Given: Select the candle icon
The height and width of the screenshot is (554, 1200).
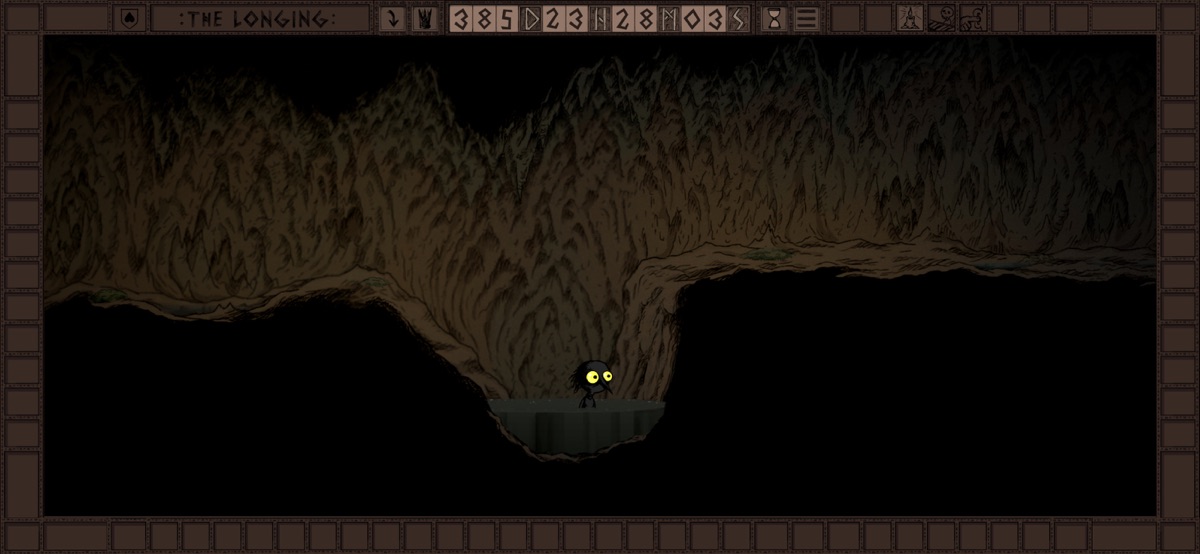Looking at the screenshot, I should tap(909, 18).
